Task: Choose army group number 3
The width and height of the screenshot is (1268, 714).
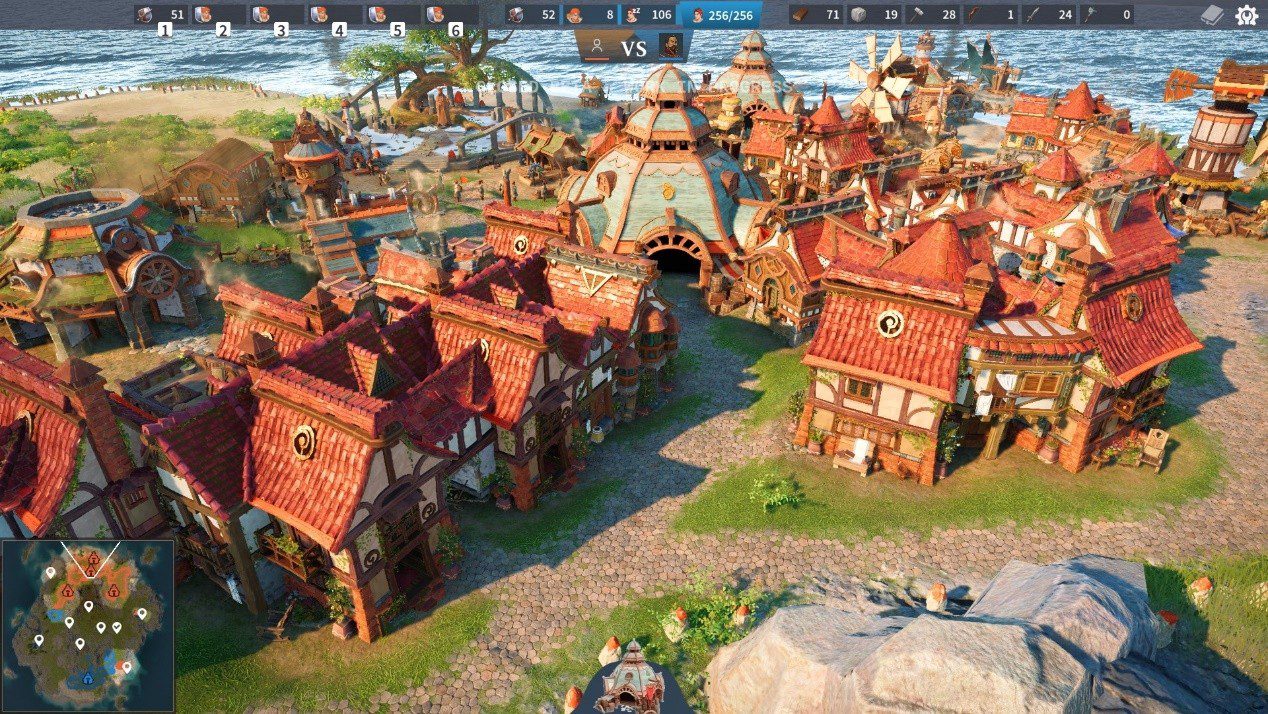Action: (x=277, y=15)
